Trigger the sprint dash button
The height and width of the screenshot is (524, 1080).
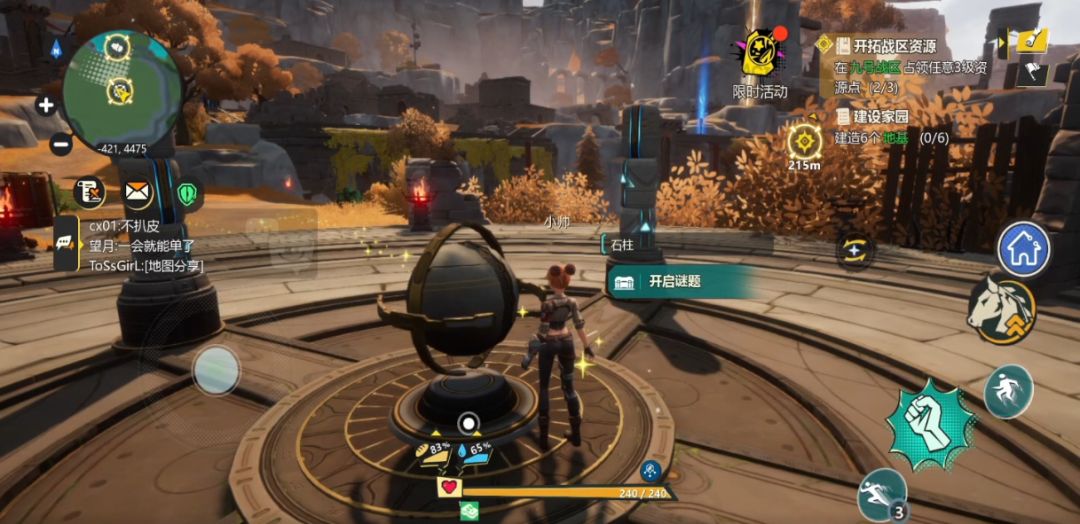coord(882,492)
